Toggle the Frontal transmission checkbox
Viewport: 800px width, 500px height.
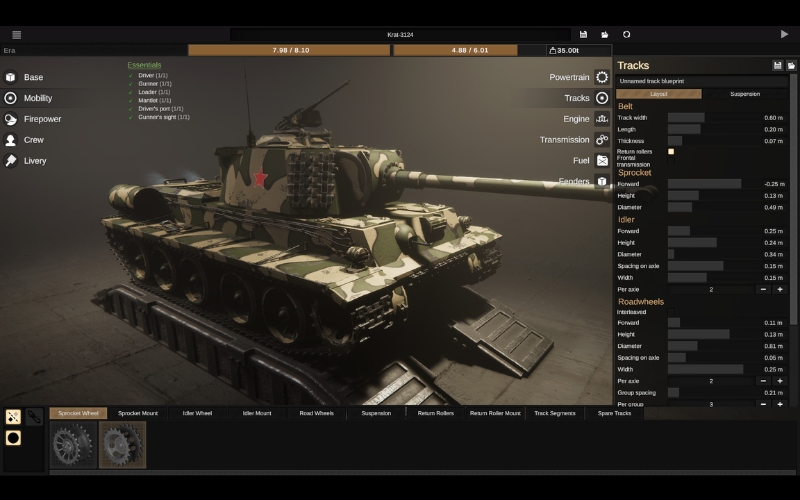671,163
